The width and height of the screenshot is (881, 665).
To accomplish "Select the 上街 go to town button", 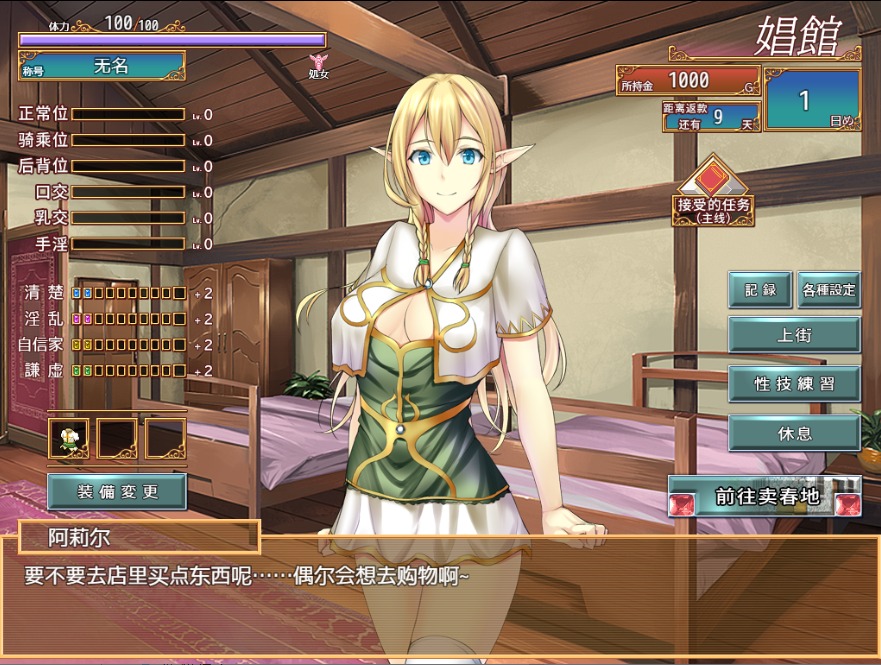I will coord(794,335).
